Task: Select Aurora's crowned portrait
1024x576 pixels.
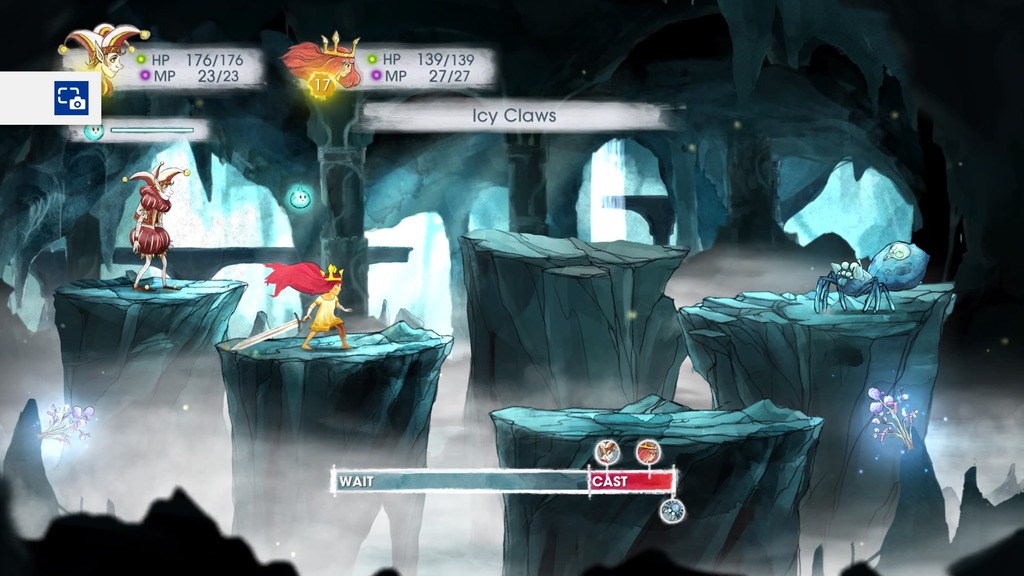Action: (x=325, y=62)
